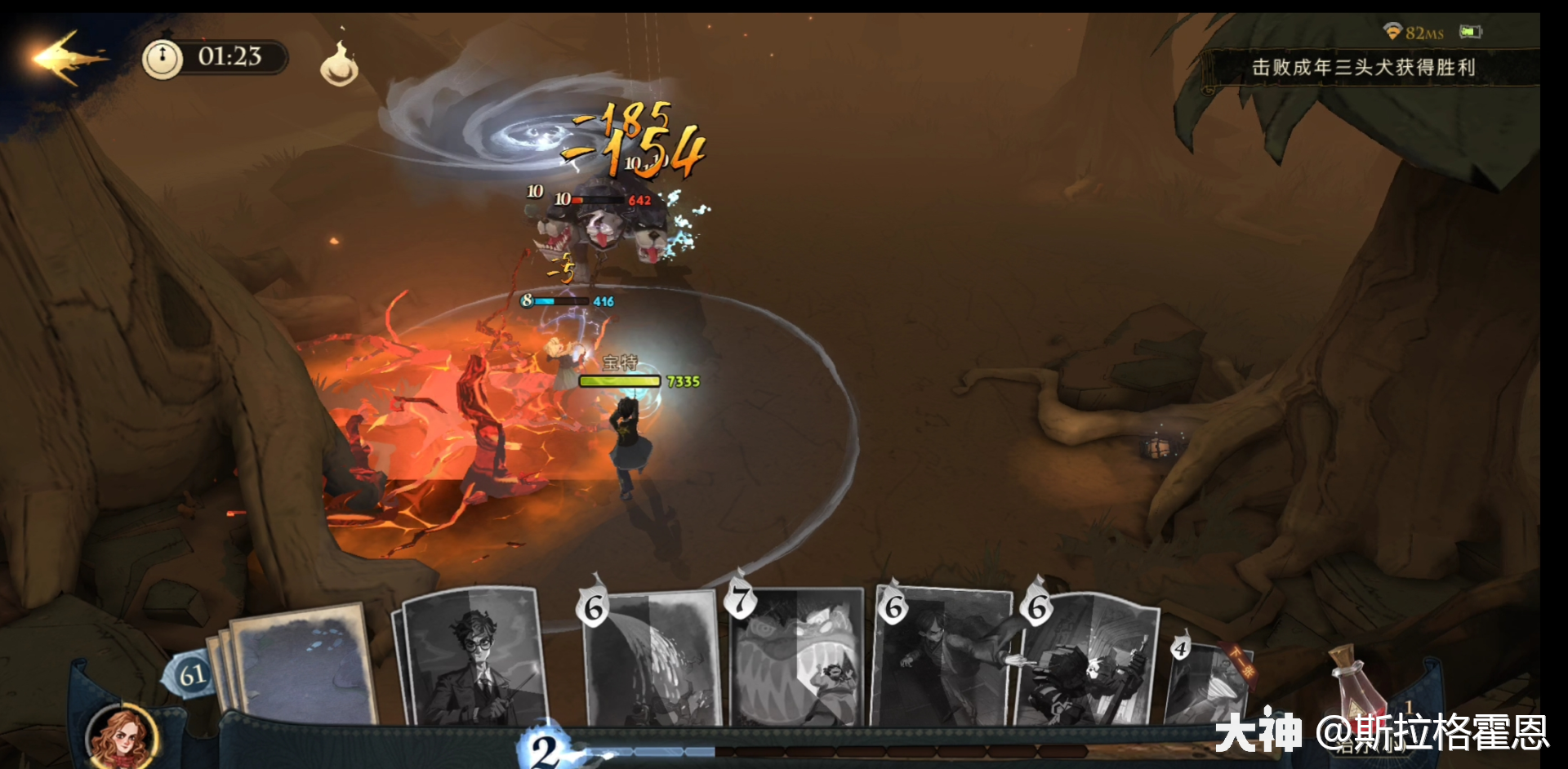This screenshot has width=1568, height=769.
Task: Tap the Hermione portrait icon
Action: 122,736
